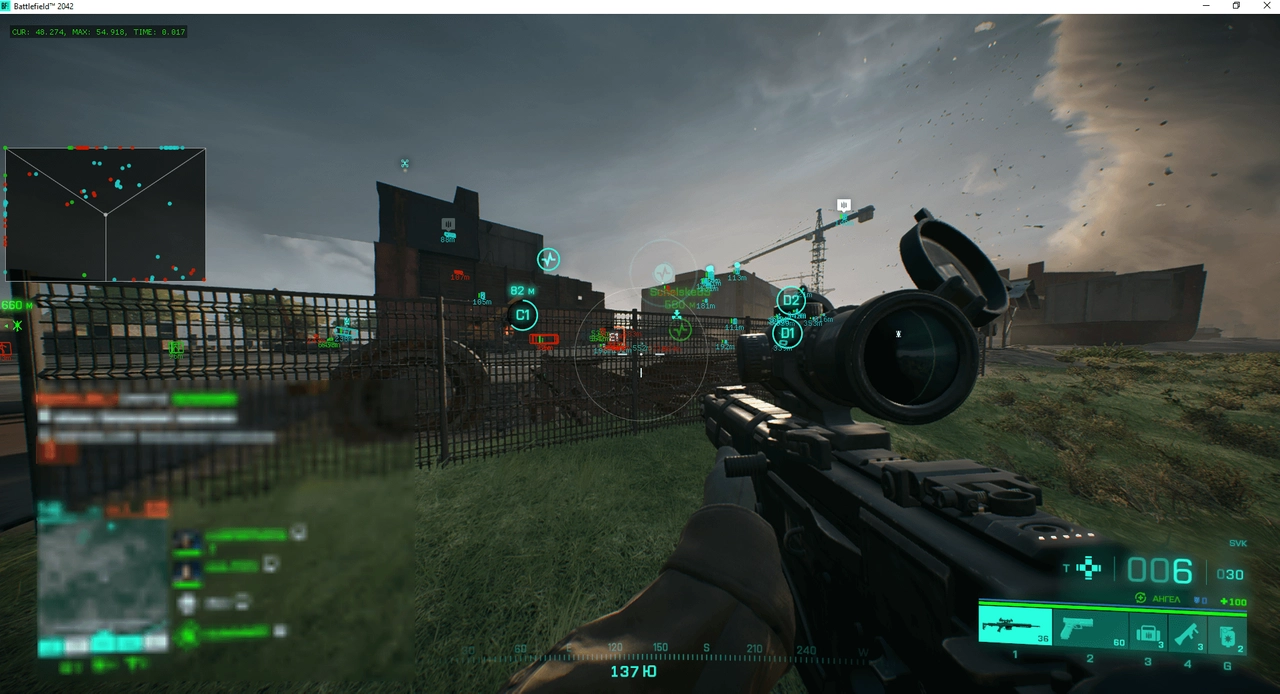Select the sniper rifle primary weapon slot
The height and width of the screenshot is (694, 1280).
point(1014,627)
